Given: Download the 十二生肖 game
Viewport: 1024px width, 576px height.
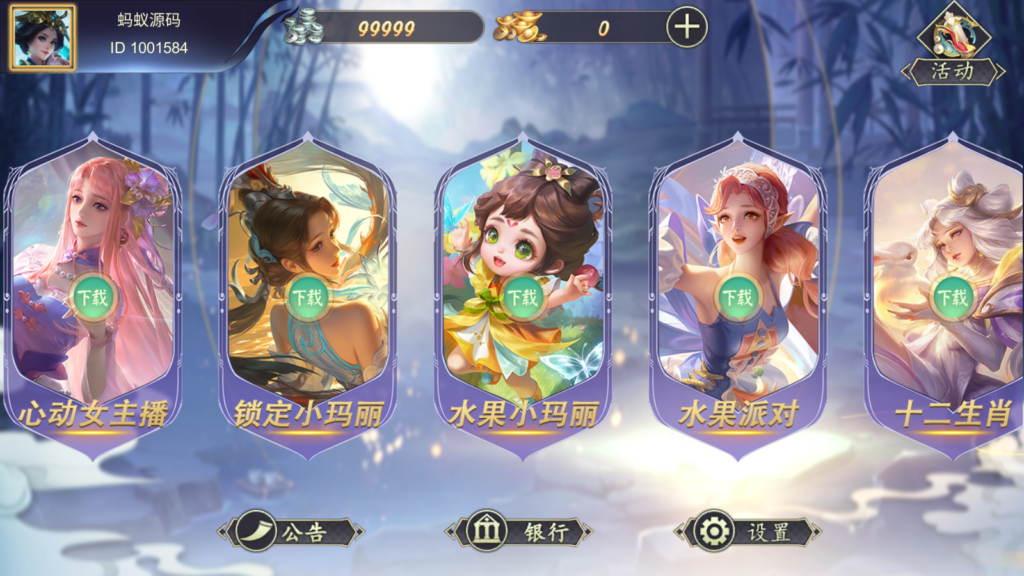Looking at the screenshot, I should (x=952, y=296).
